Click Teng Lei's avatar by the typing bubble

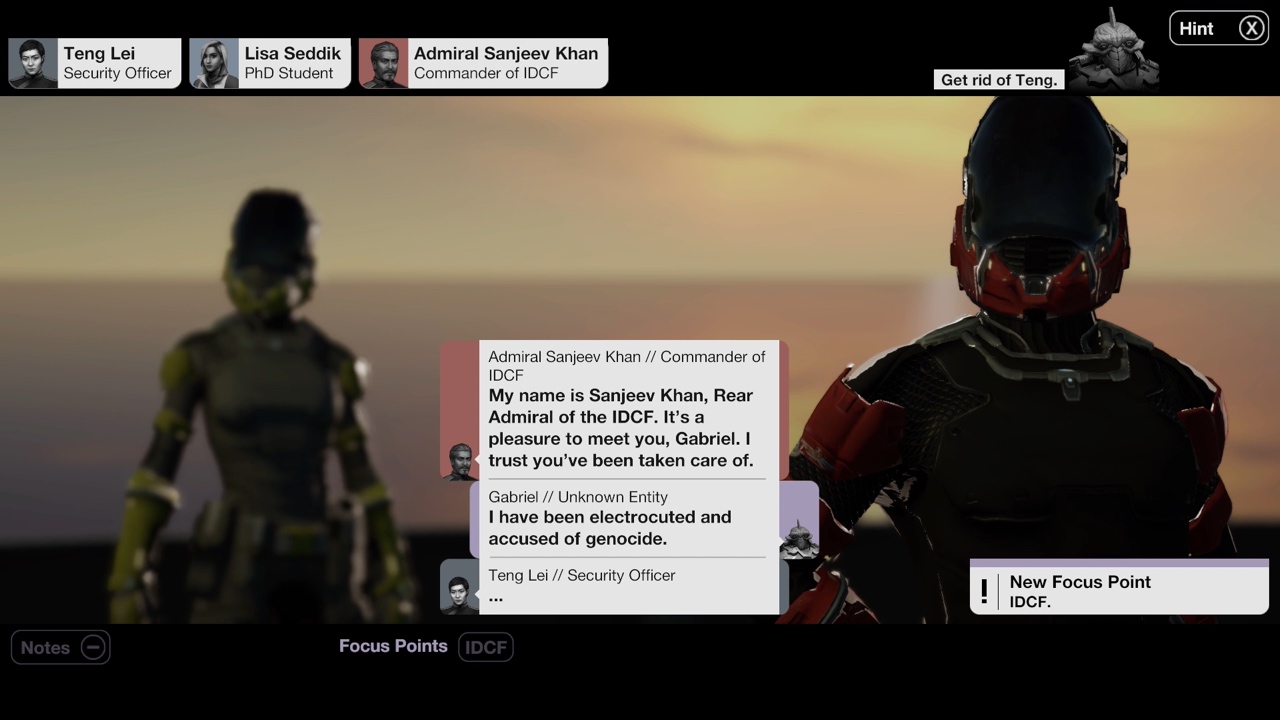(x=459, y=589)
